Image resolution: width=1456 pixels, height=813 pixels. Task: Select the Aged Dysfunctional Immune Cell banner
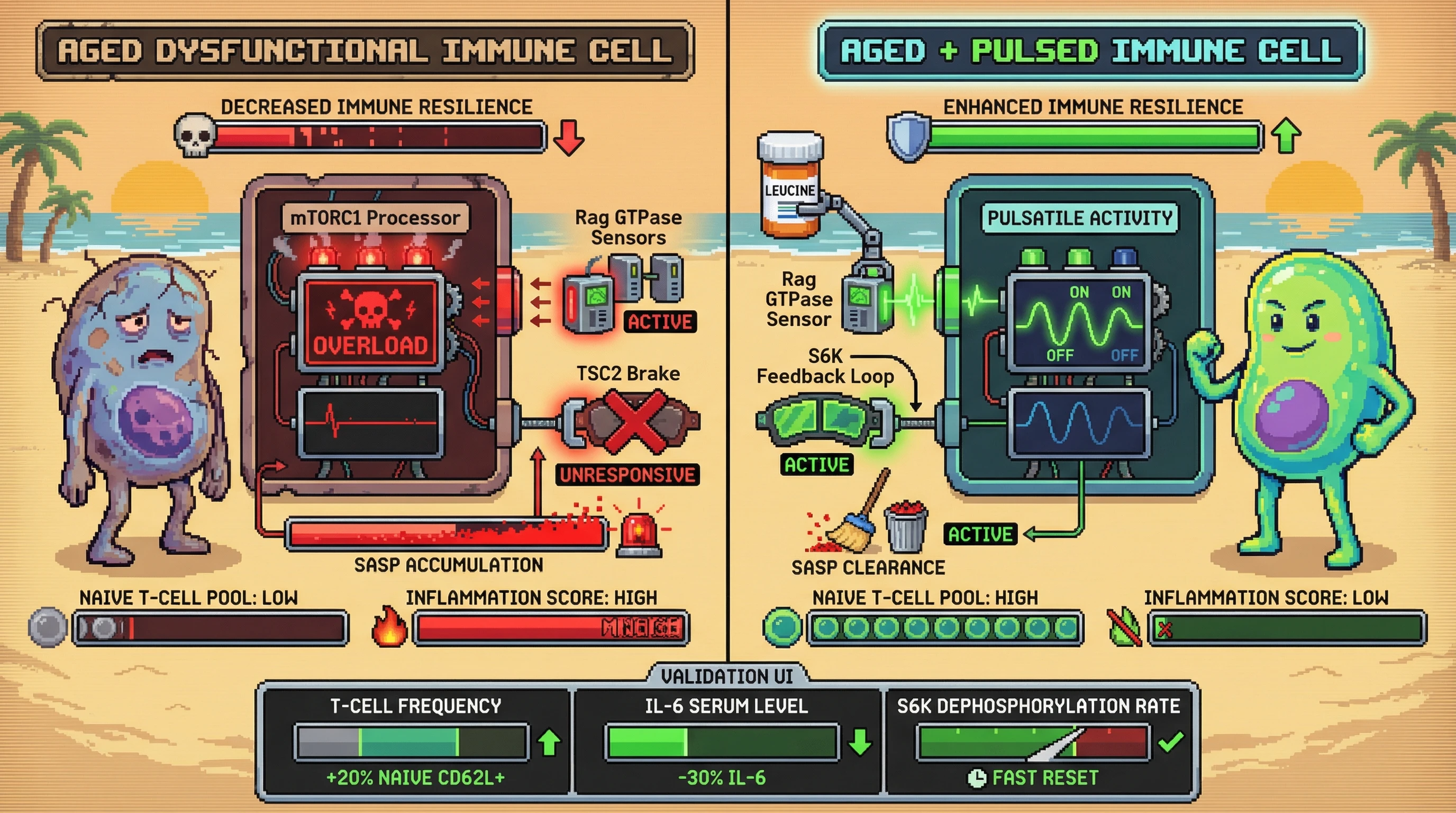(x=365, y=51)
